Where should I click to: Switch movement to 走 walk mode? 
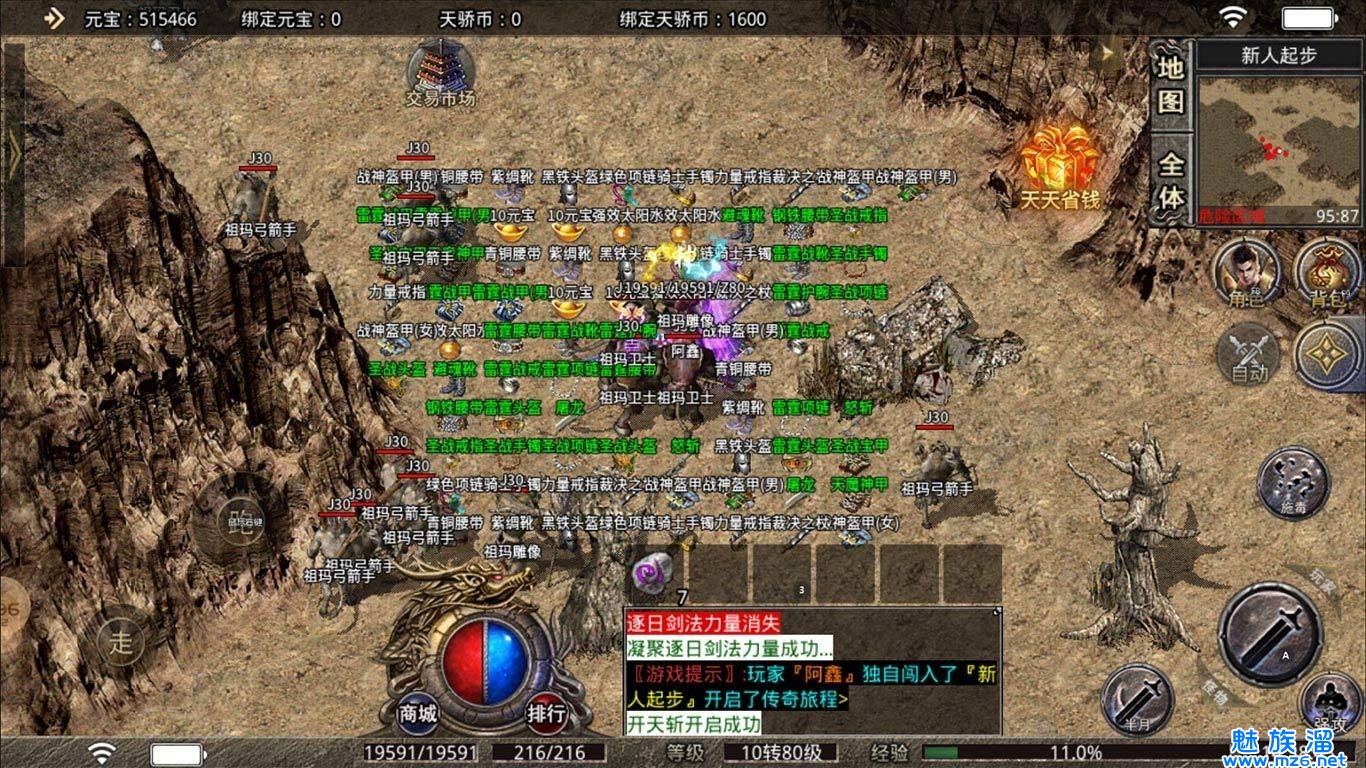[121, 641]
